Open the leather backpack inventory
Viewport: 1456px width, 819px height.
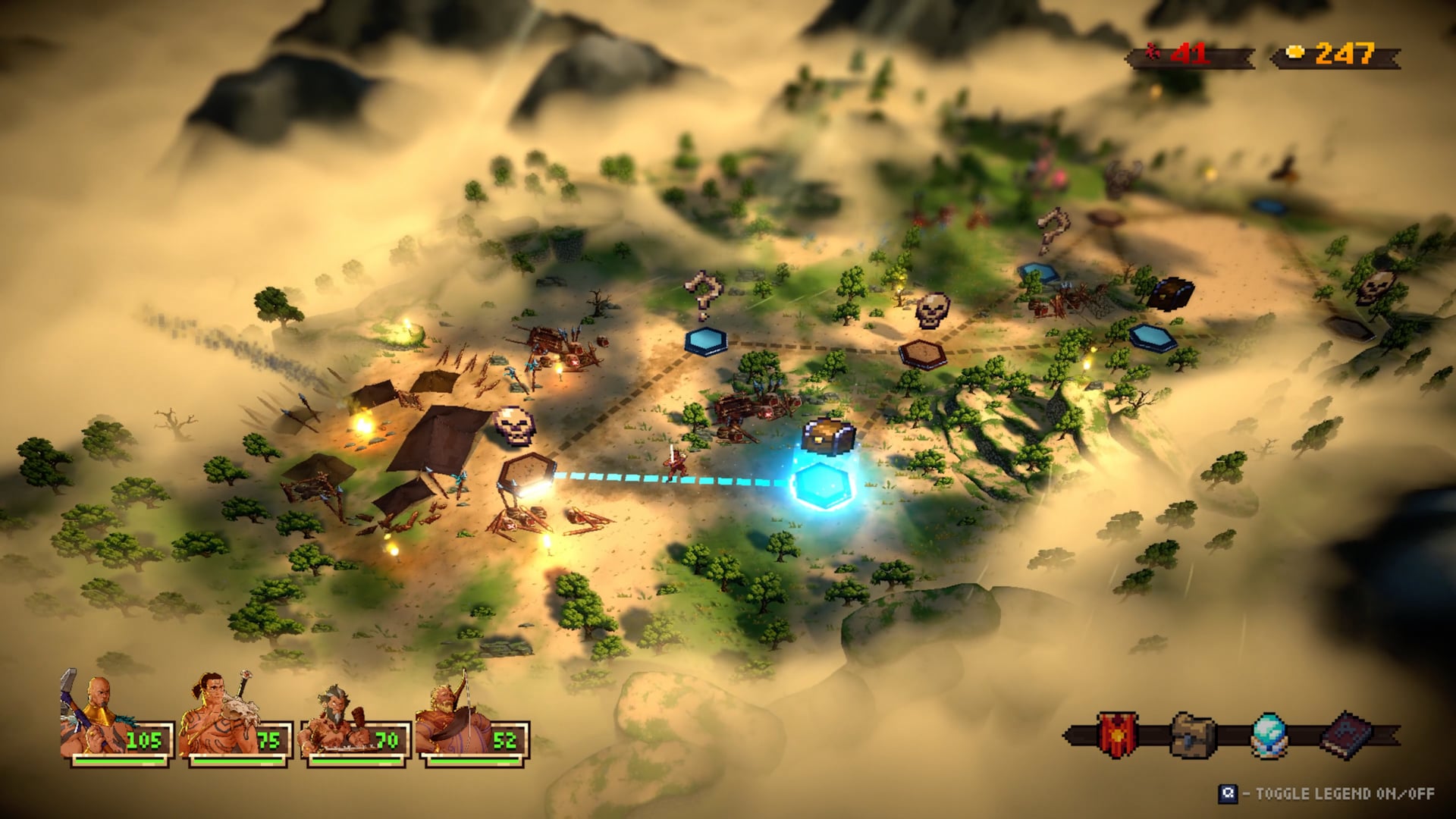tap(1193, 734)
